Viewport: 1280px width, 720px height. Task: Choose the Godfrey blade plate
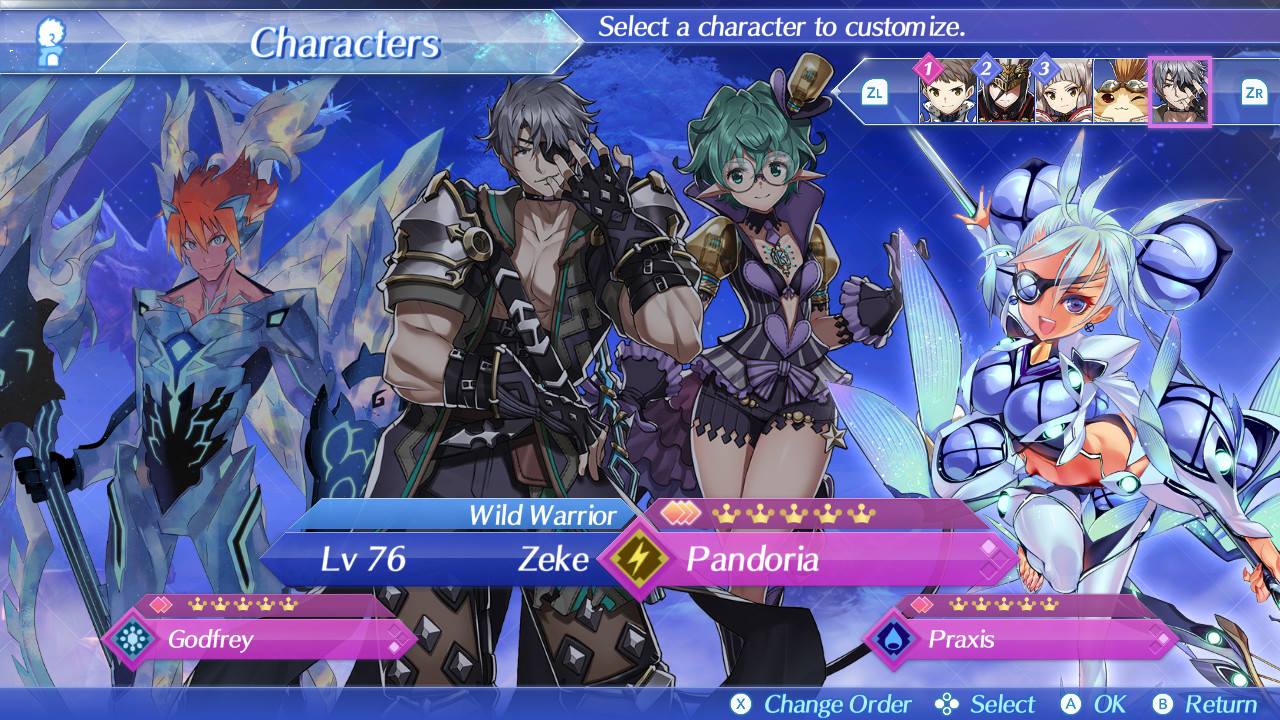tap(270, 639)
